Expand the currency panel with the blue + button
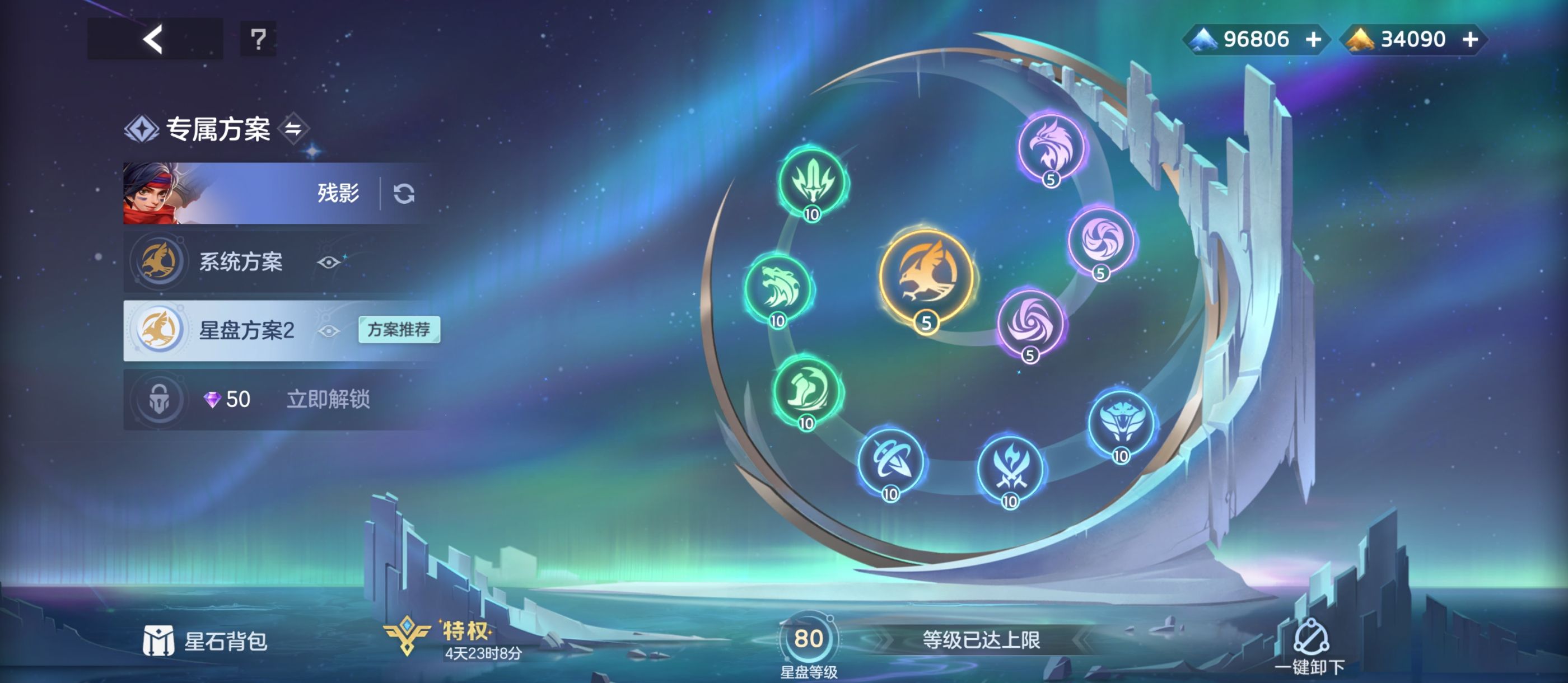 (1314, 39)
